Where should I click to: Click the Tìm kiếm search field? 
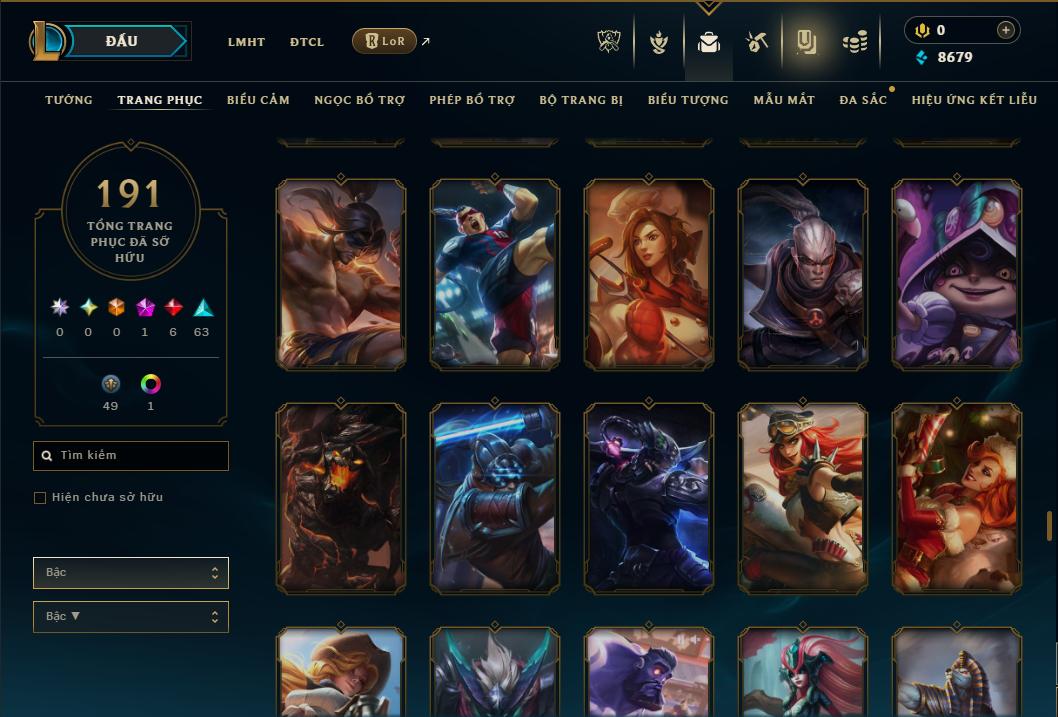(x=131, y=456)
